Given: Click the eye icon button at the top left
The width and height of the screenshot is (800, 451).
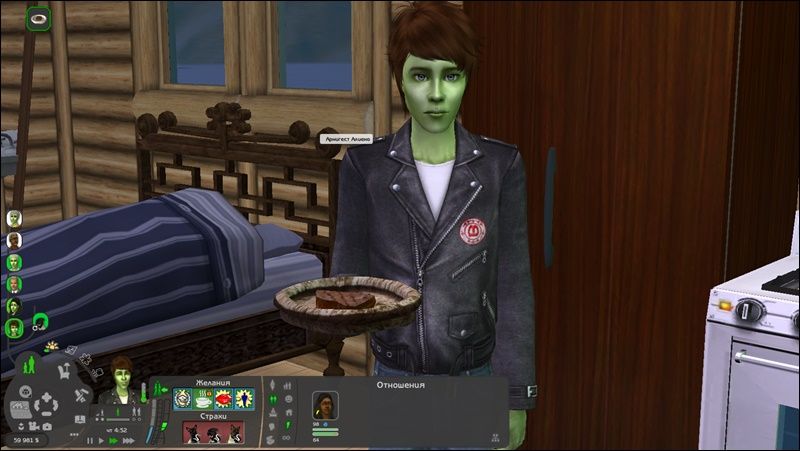Looking at the screenshot, I should 38,17.
